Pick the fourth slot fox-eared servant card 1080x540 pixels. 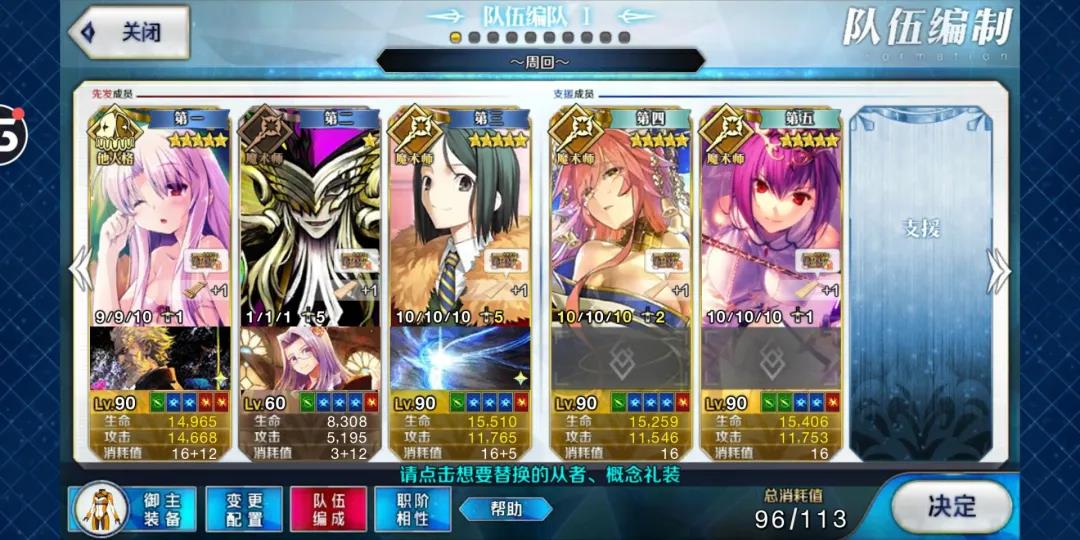click(620, 220)
